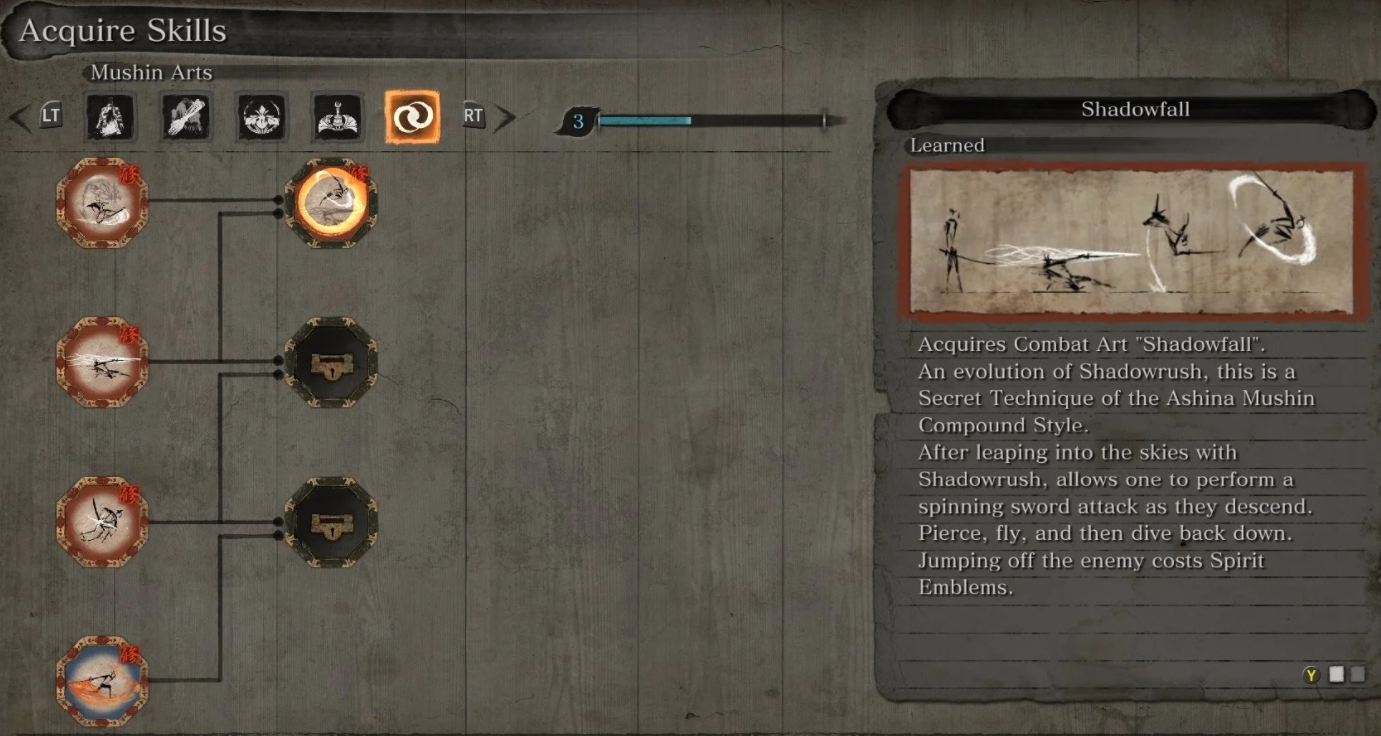Screen dimensions: 1381x736
Task: Open the prosthetic arm skill tab
Action: (x=186, y=118)
